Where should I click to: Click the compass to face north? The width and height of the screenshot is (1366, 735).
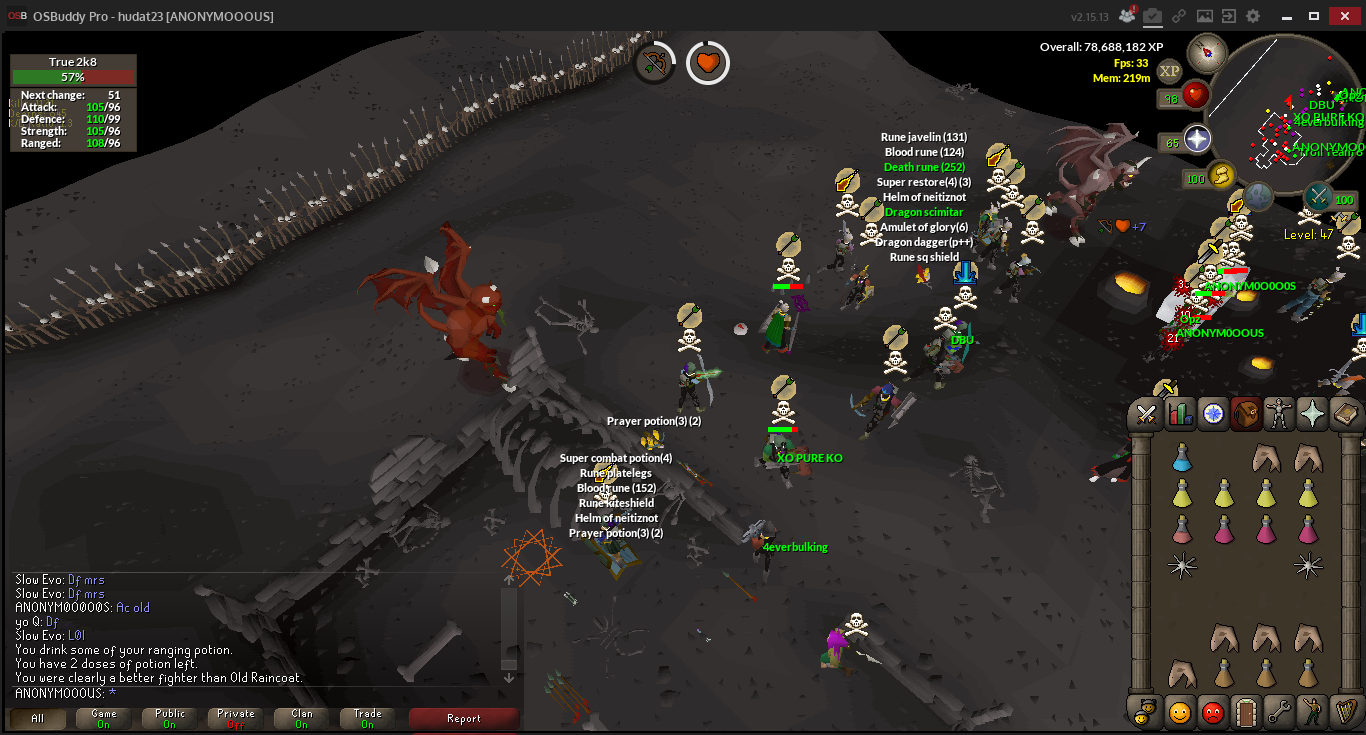pos(1207,52)
